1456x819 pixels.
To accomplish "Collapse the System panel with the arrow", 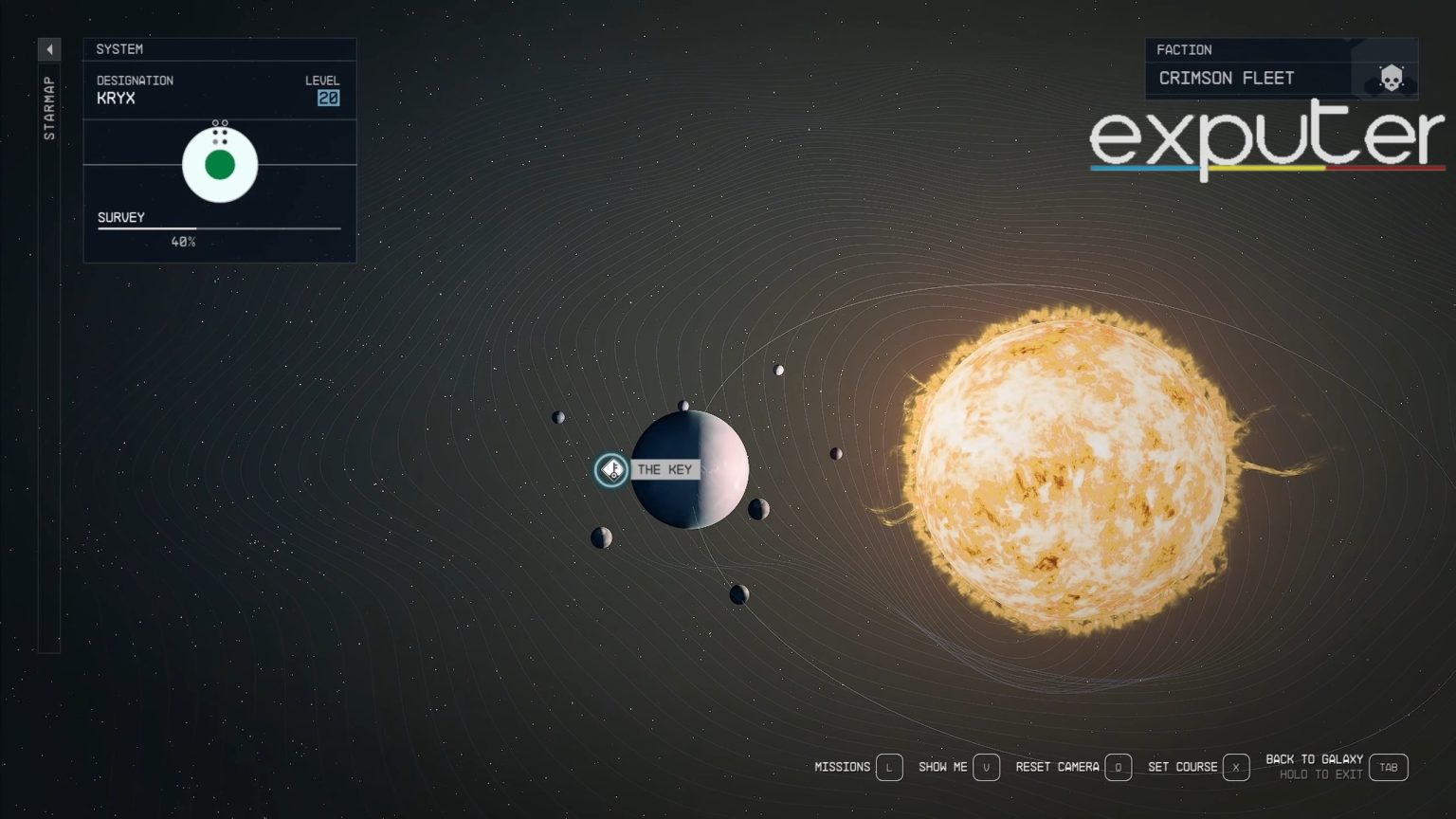I will click(48, 48).
